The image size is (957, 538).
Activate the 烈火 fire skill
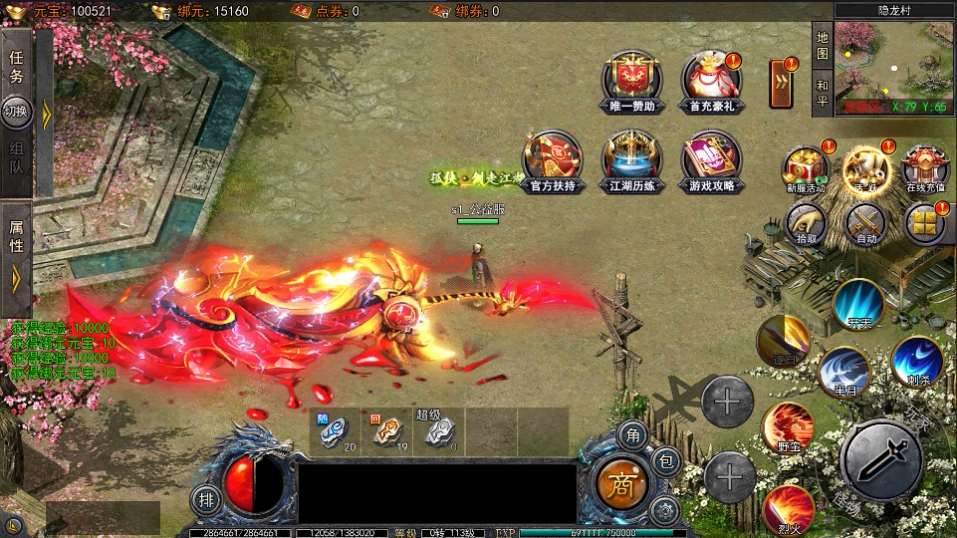coord(789,510)
